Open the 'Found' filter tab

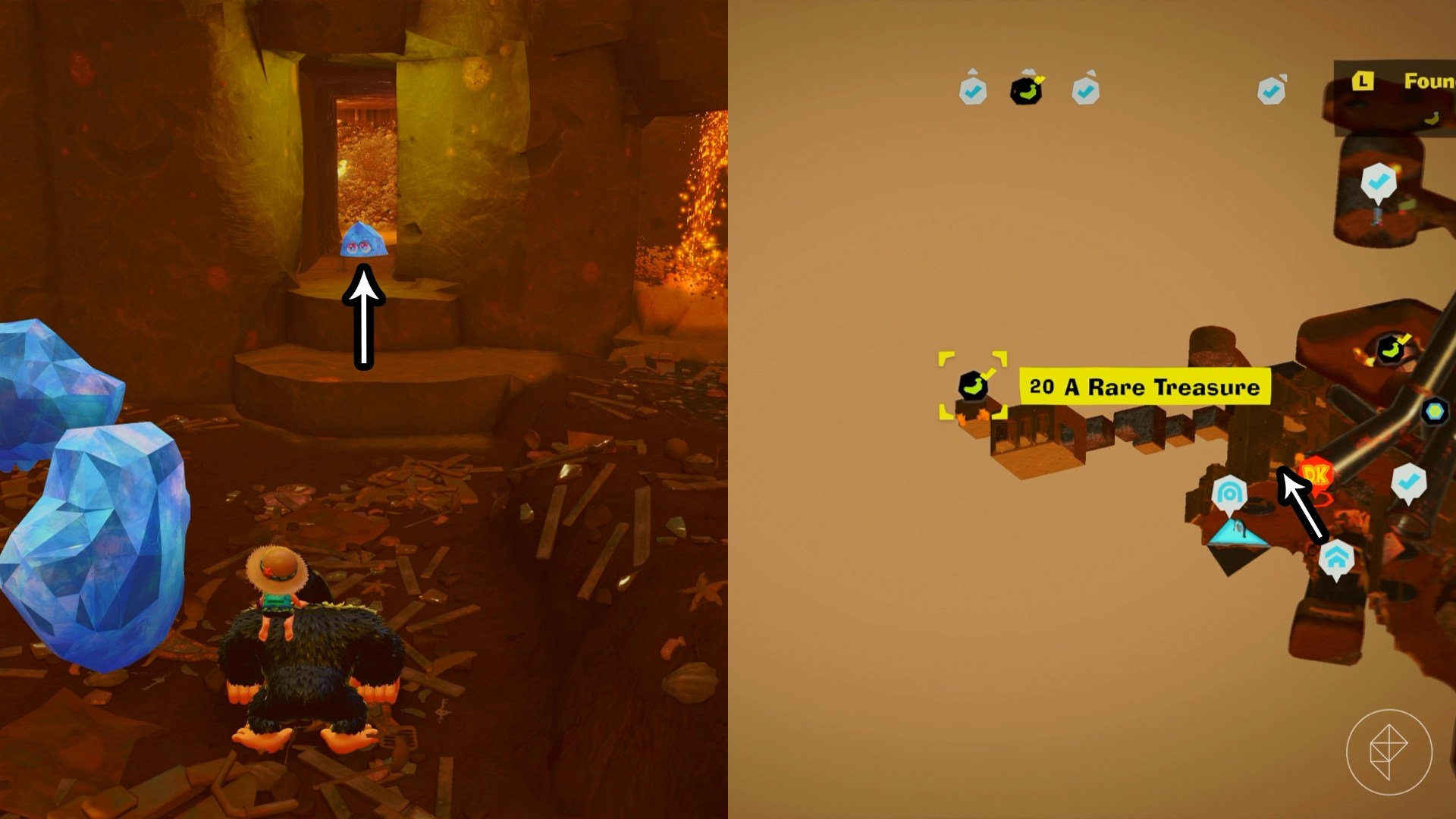tap(1403, 82)
